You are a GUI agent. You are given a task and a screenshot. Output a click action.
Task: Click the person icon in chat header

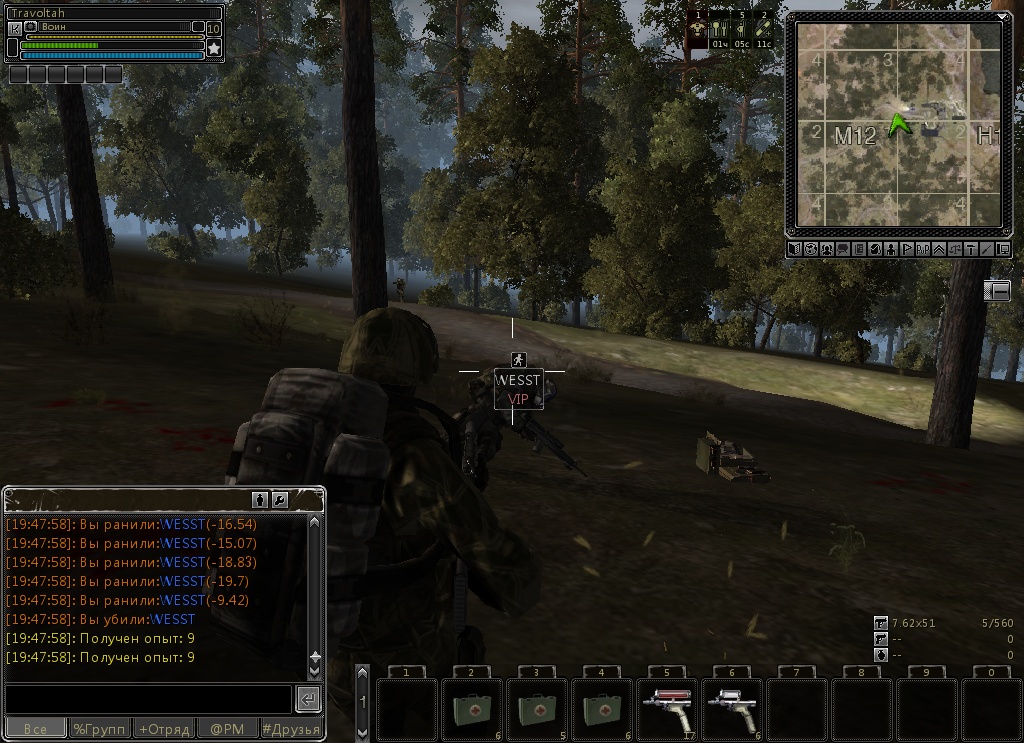pos(260,499)
